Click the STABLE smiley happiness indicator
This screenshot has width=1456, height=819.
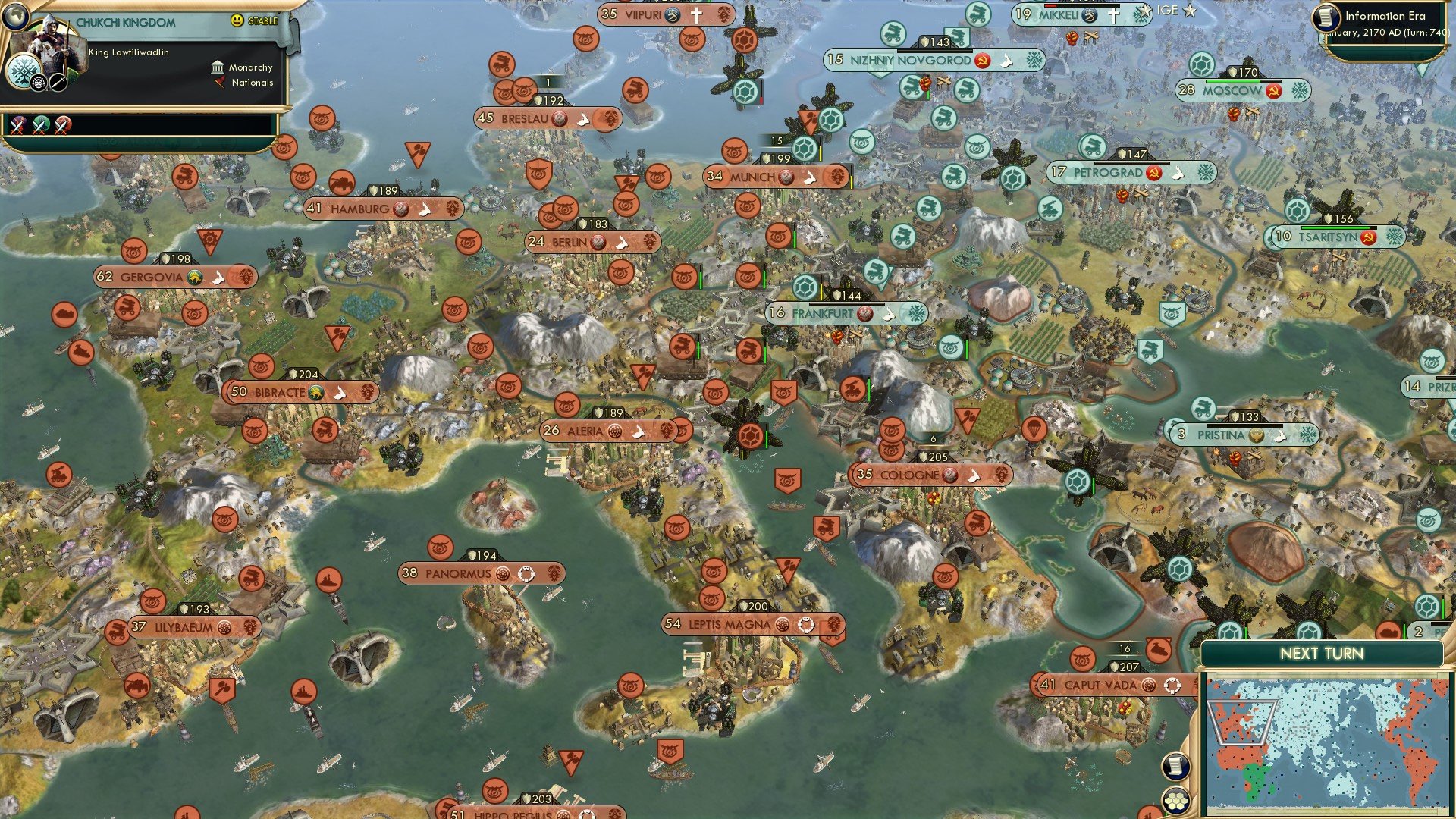click(237, 21)
